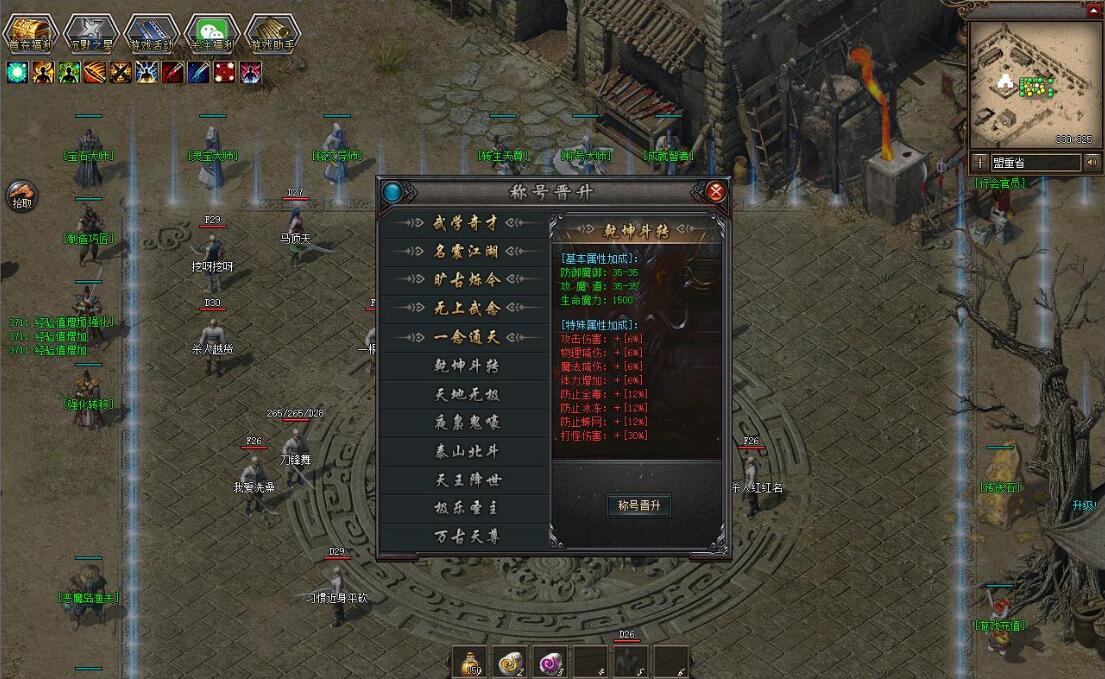Screen dimensions: 1105x679
Task: Open the 首充福利 treasure chest menu
Action: pos(28,32)
